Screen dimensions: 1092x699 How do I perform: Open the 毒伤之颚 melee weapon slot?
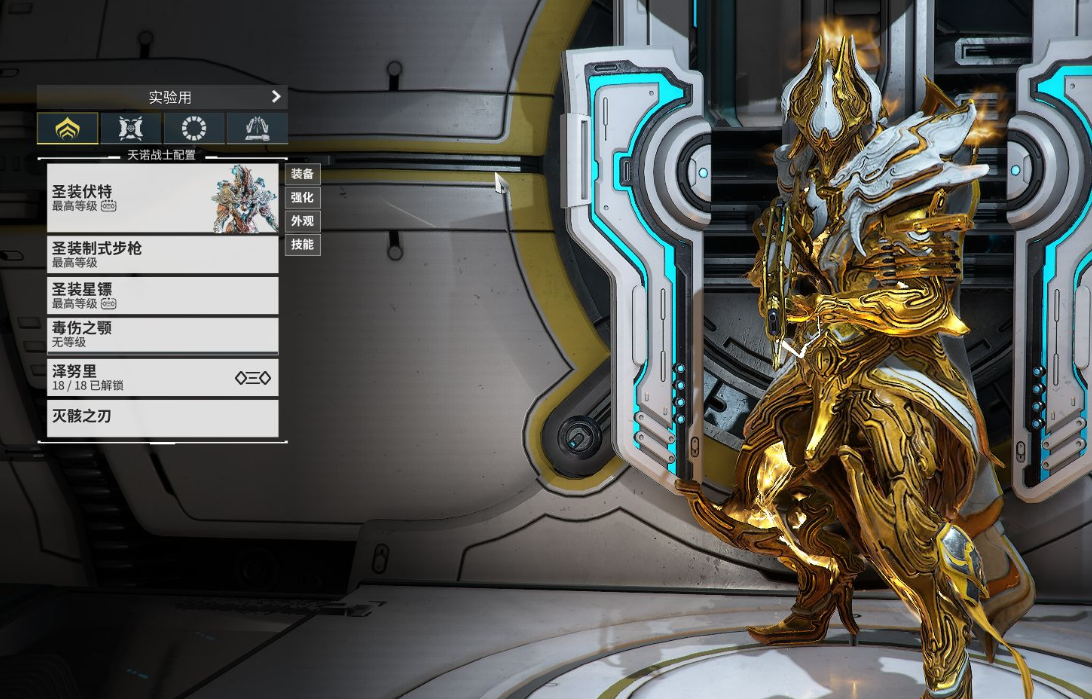[162, 334]
